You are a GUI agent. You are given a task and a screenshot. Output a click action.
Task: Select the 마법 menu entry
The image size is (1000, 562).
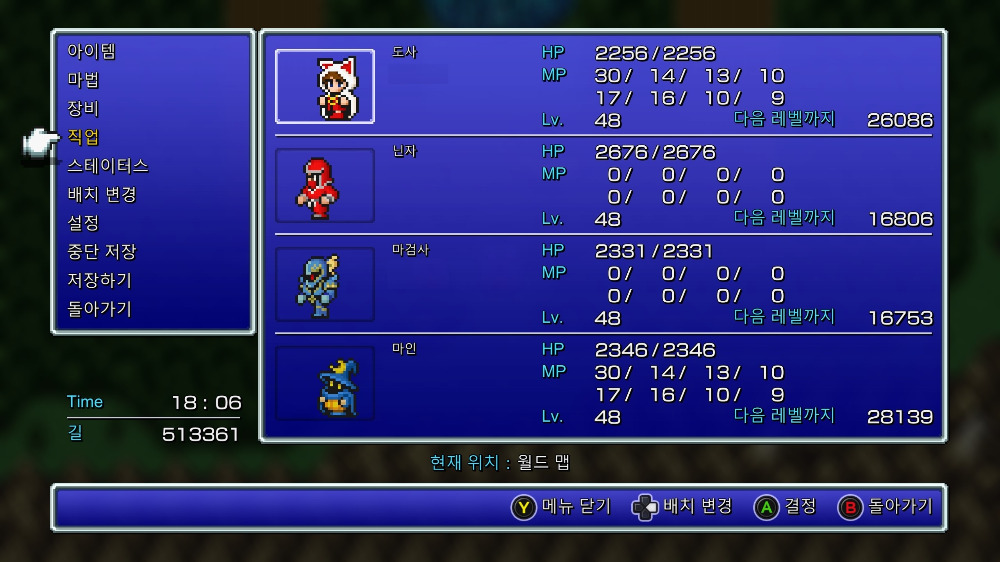coord(84,80)
